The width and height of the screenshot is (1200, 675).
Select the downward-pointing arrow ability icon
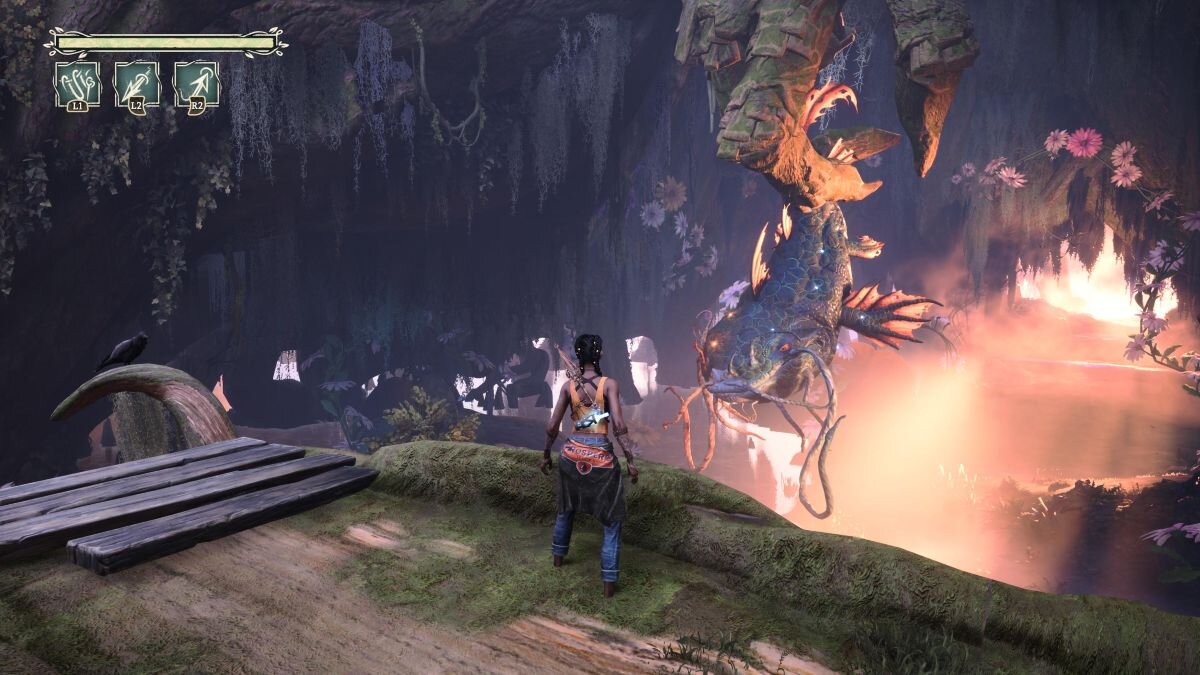pyautogui.click(x=137, y=84)
